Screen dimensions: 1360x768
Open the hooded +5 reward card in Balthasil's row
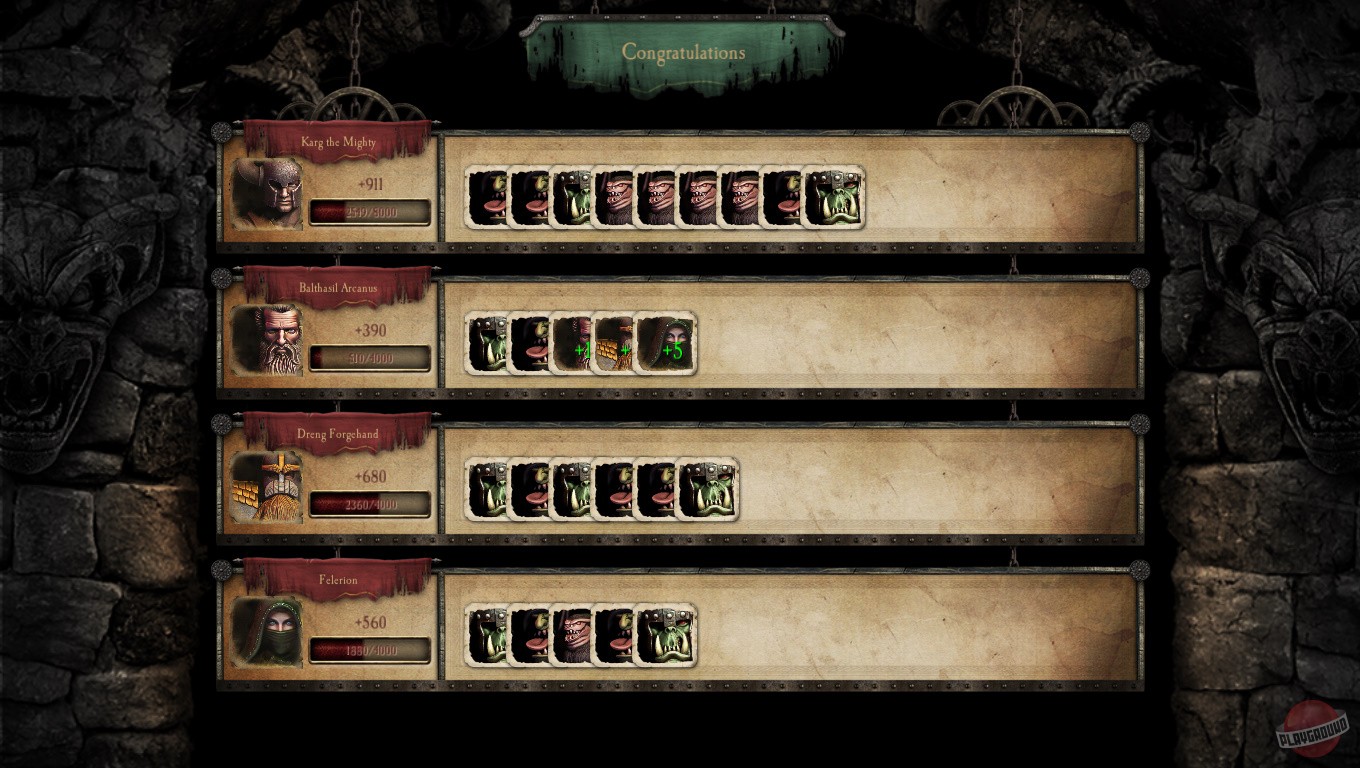tap(665, 344)
